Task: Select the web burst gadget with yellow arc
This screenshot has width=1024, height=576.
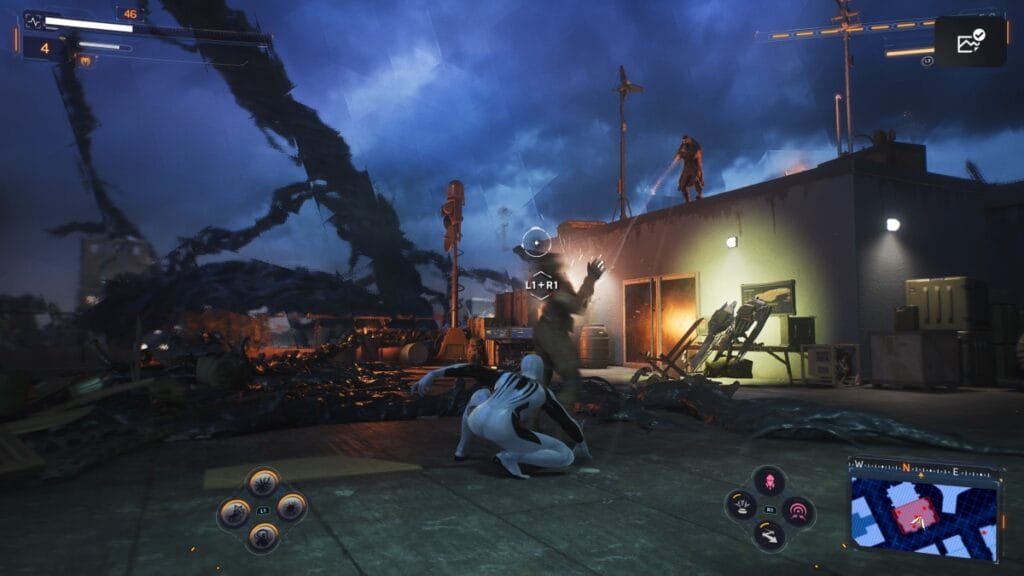Action: 740,505
